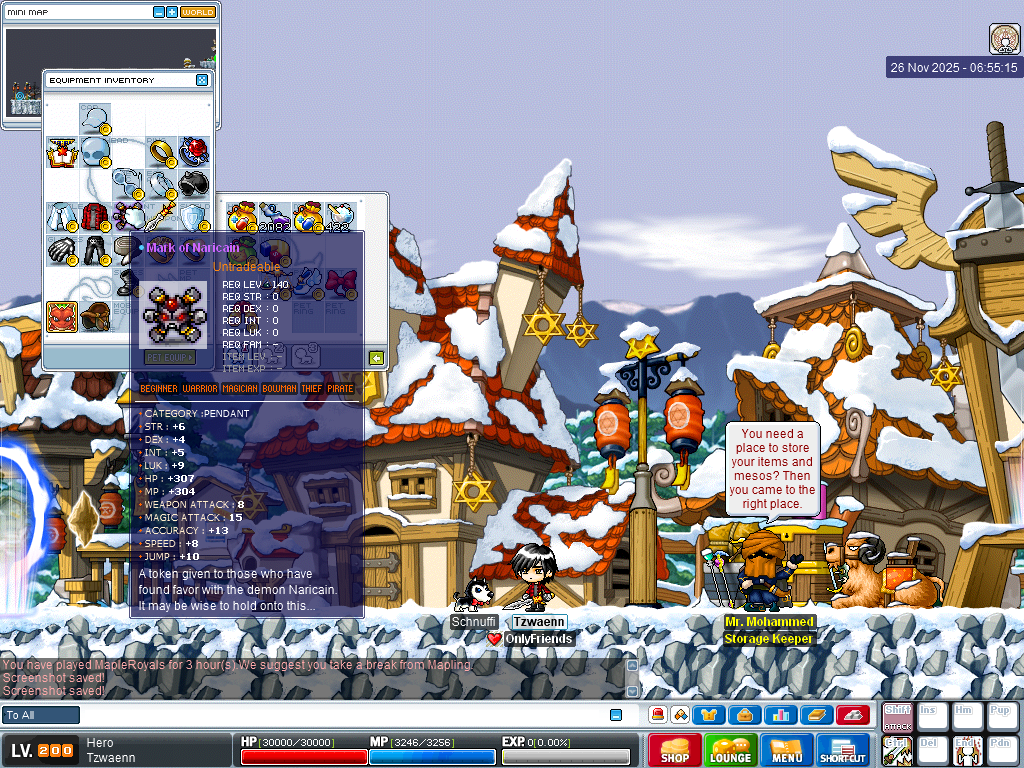Click the minimap minus button
This screenshot has height=768, width=1024.
pyautogui.click(x=159, y=12)
